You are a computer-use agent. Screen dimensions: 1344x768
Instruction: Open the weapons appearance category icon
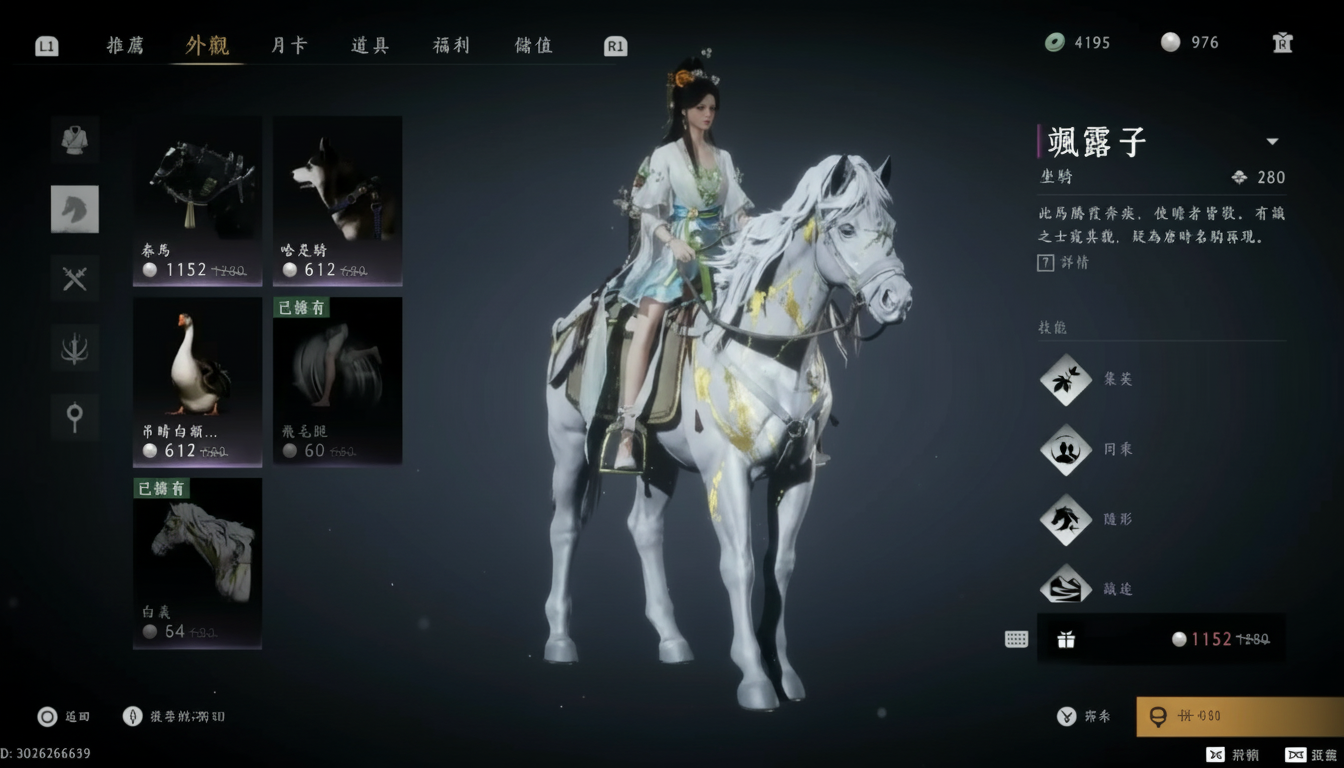[75, 278]
